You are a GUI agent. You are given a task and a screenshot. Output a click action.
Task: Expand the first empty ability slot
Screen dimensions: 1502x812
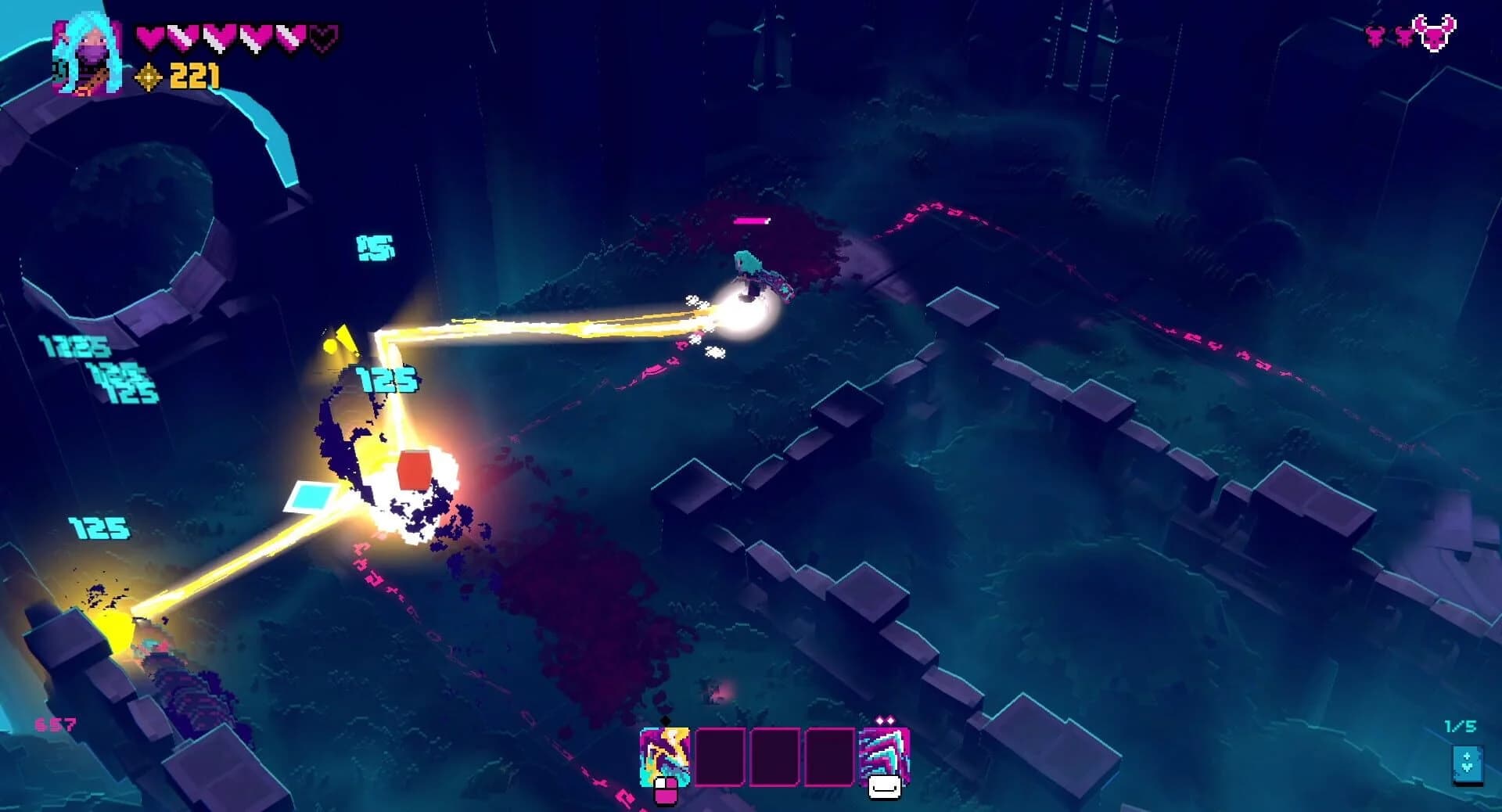720,758
